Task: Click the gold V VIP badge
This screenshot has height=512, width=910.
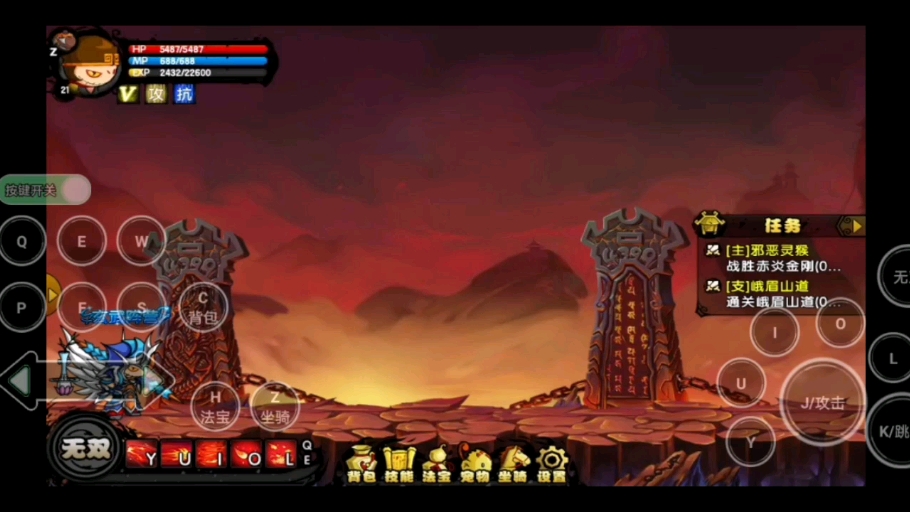Action: click(128, 94)
